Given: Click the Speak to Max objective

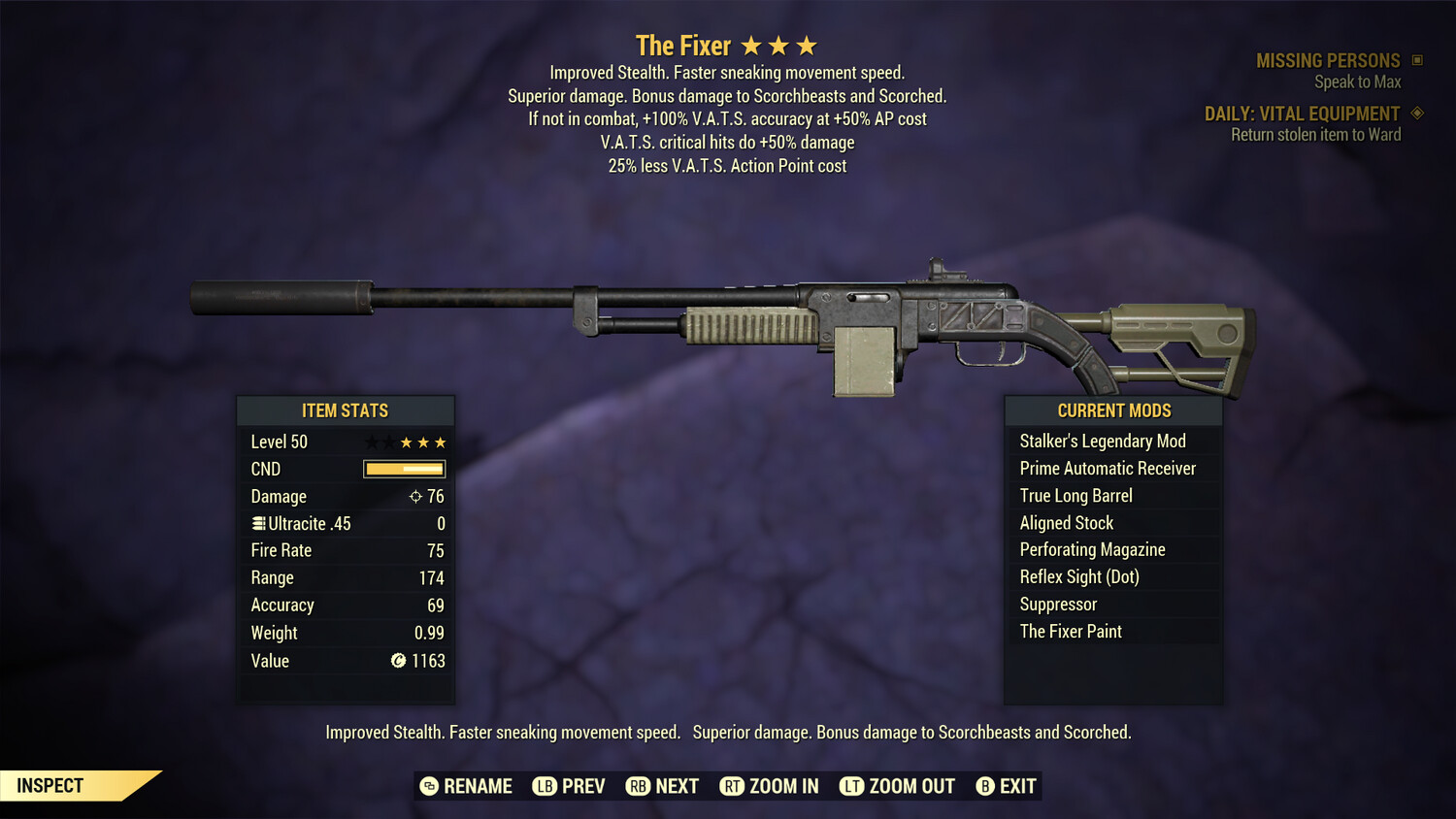Looking at the screenshot, I should 1358,82.
